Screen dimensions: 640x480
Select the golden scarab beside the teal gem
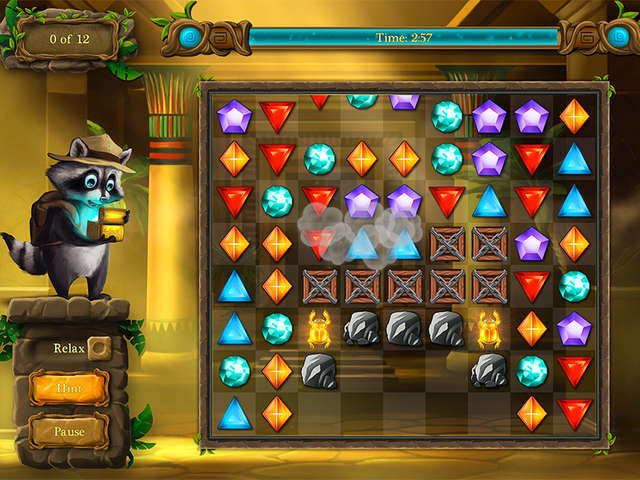[x=319, y=327]
